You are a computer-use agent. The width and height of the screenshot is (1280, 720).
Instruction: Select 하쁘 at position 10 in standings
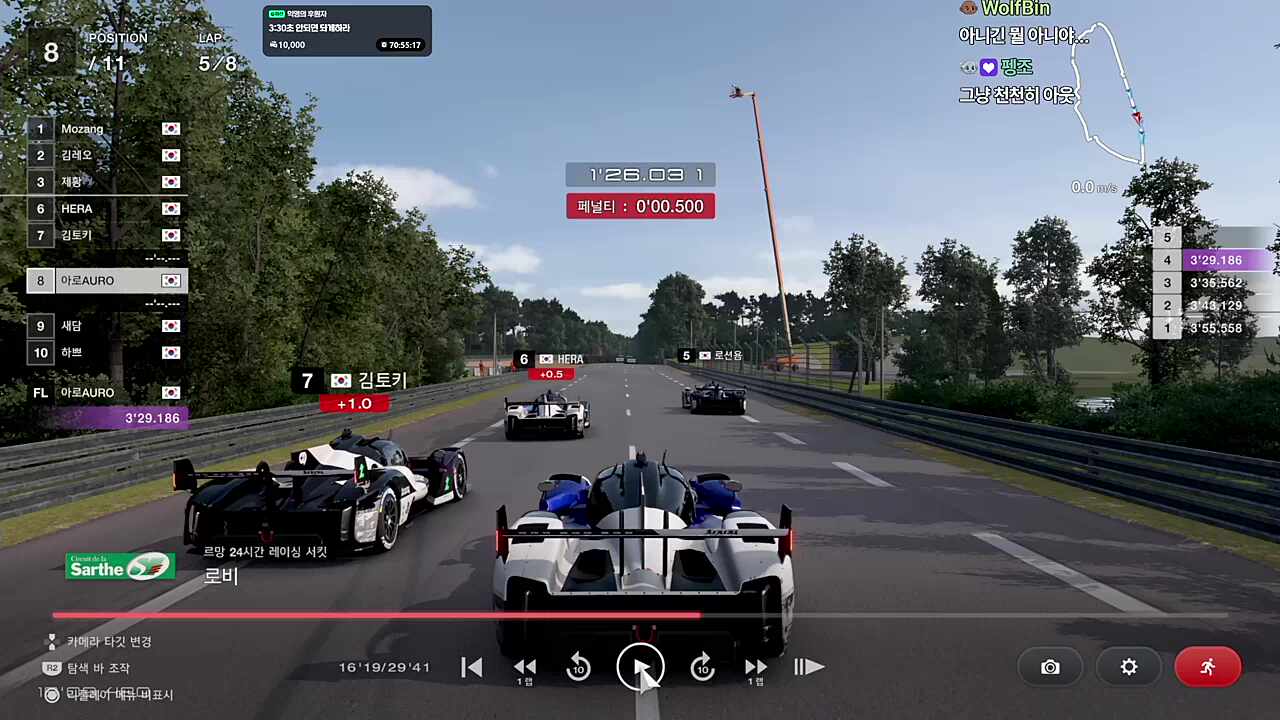105,352
